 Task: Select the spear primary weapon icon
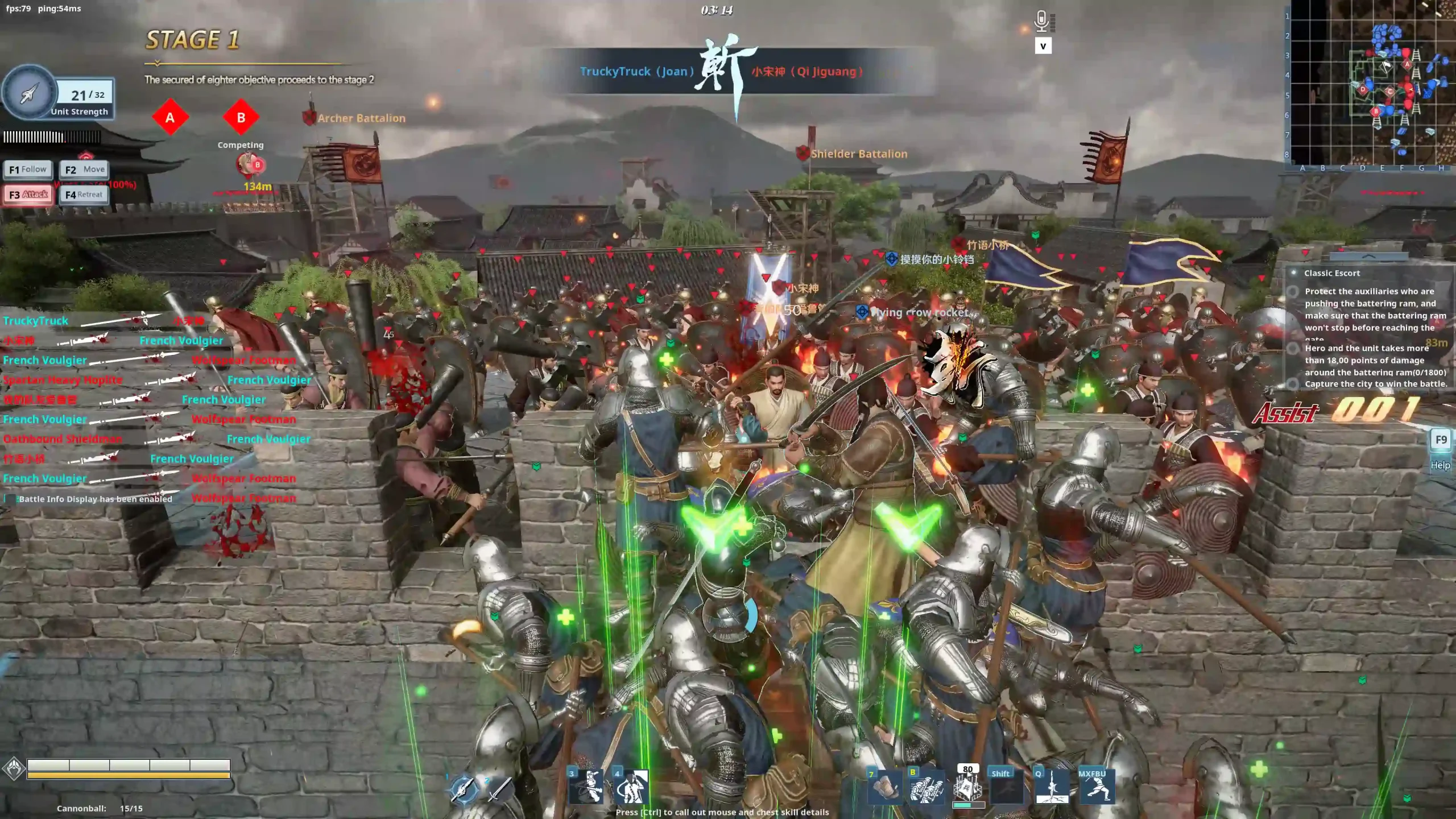coord(464,789)
